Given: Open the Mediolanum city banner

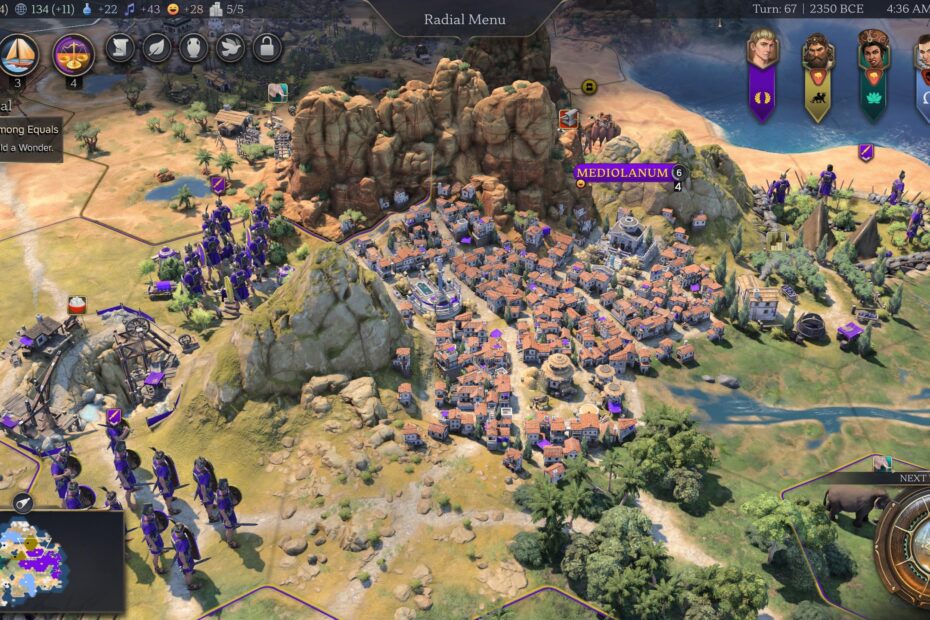Looking at the screenshot, I should [622, 172].
